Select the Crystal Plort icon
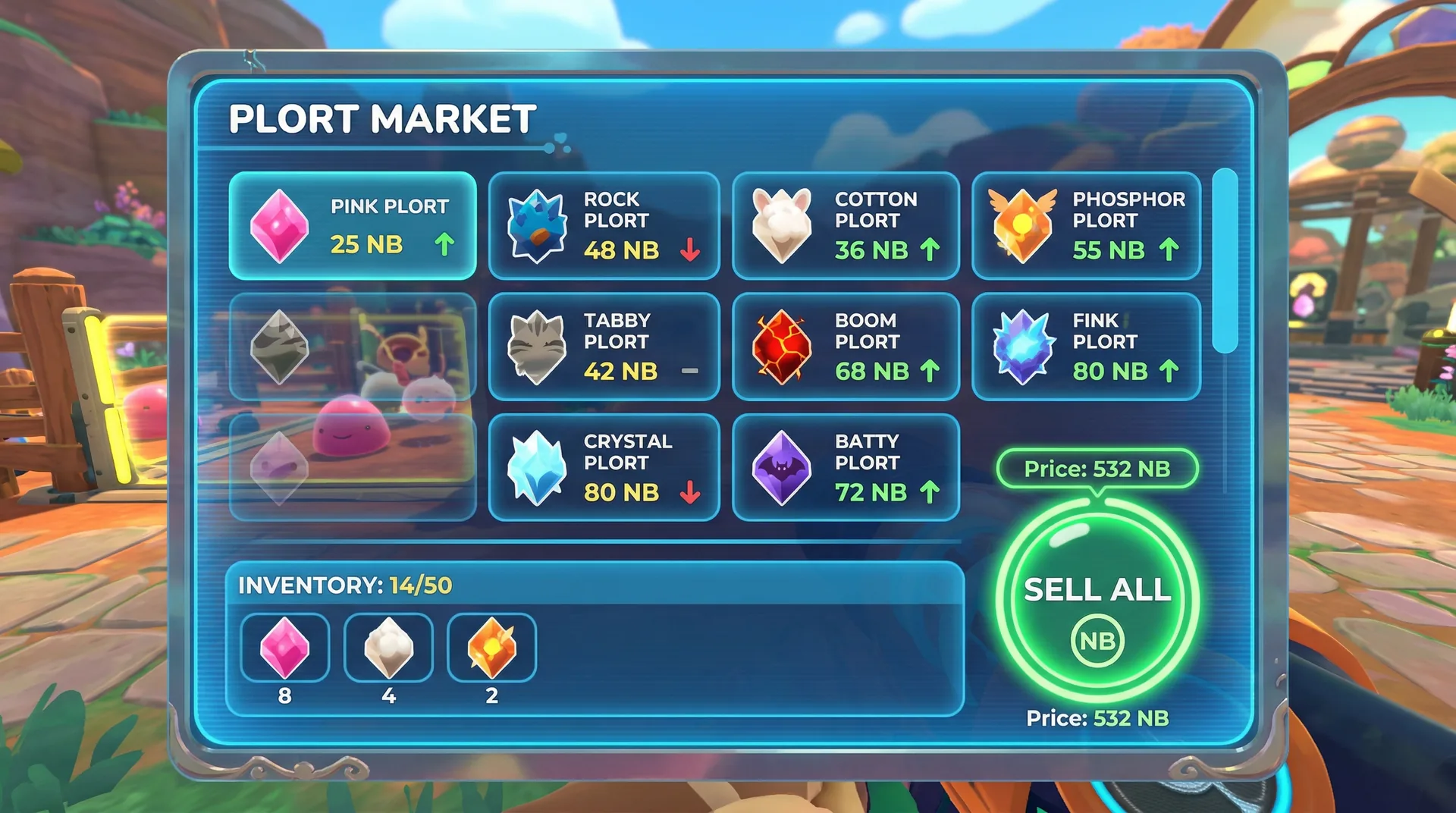 tap(537, 468)
